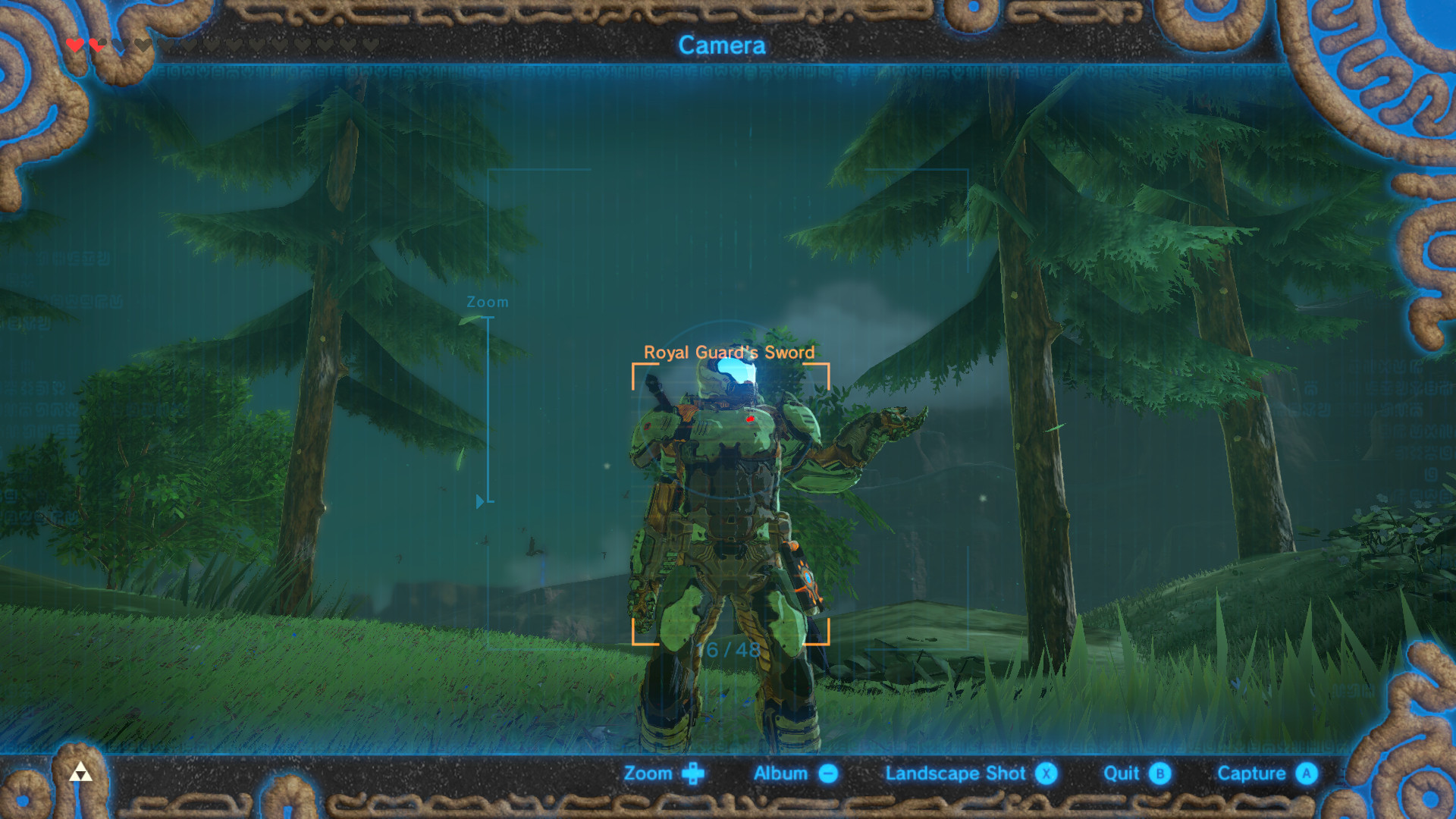This screenshot has width=1456, height=819.
Task: Click the X button icon for Landscape Shot
Action: tap(1047, 773)
